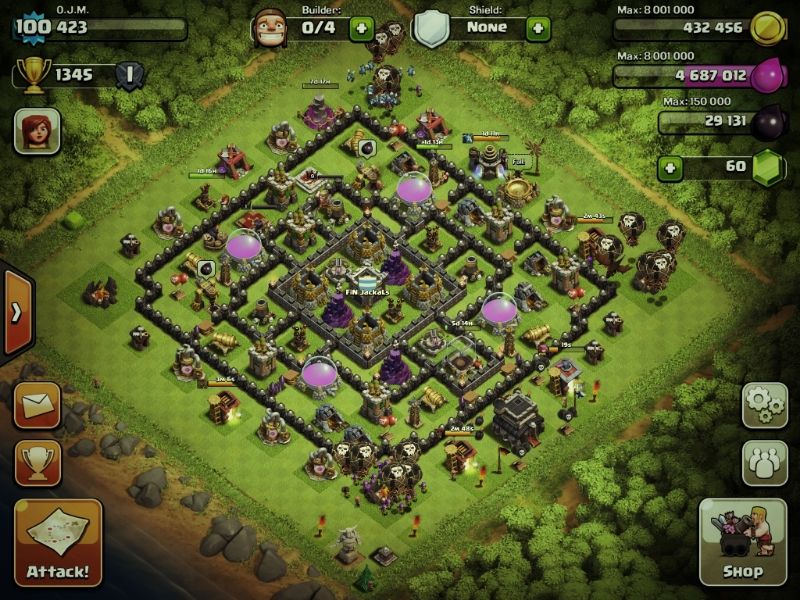Open the settings gears button

[764, 405]
